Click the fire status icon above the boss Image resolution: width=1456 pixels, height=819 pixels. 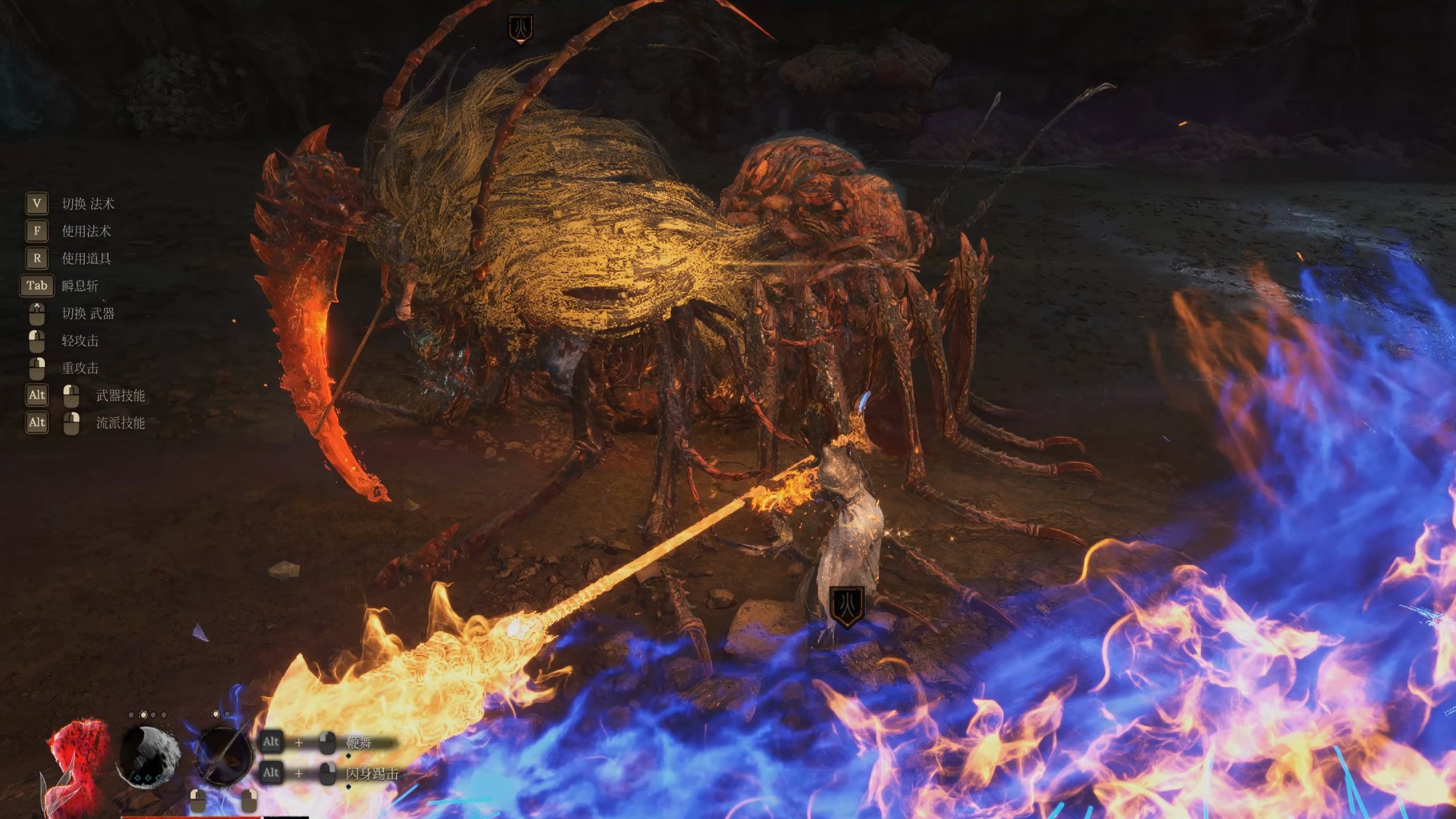pyautogui.click(x=520, y=27)
